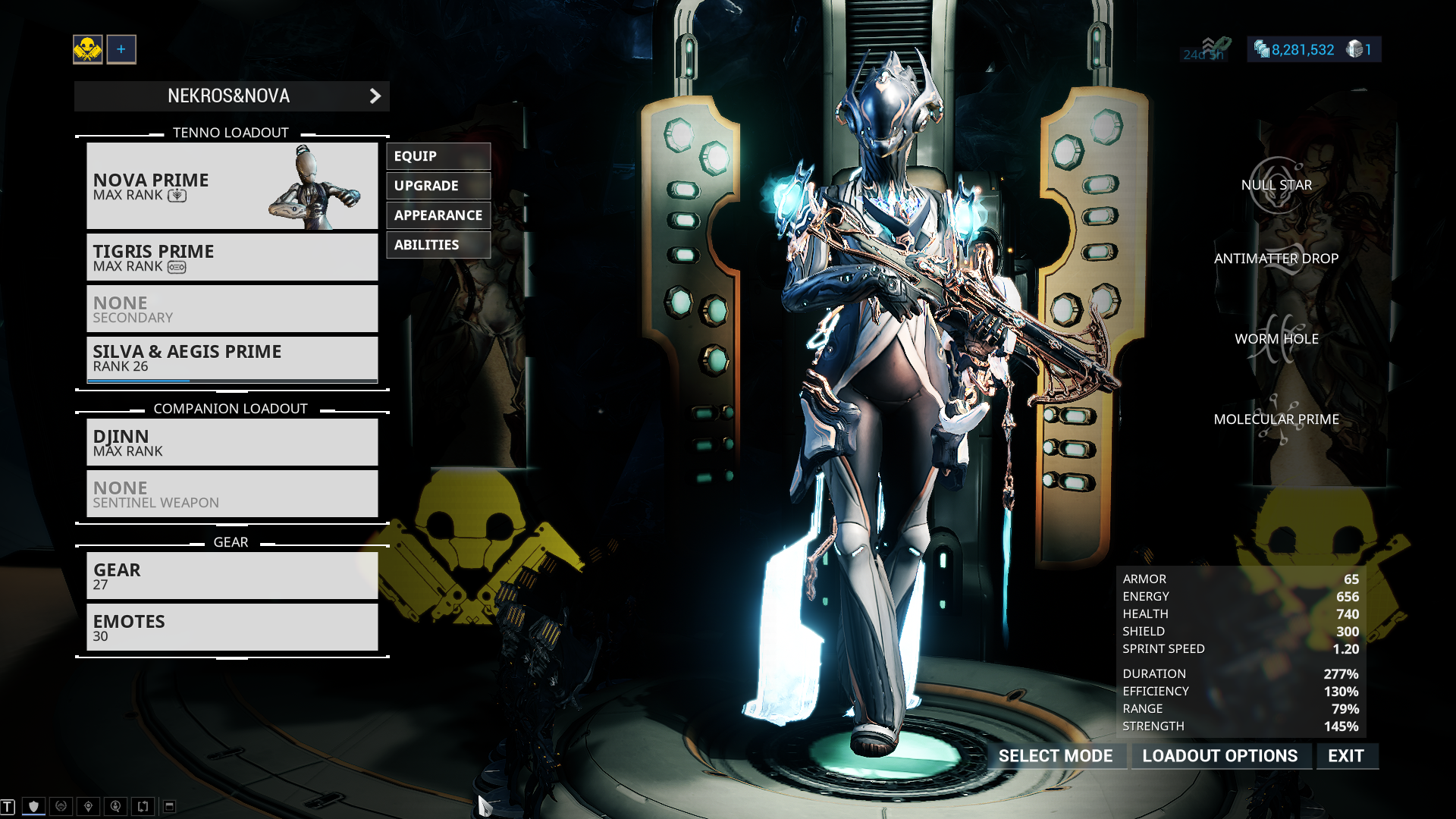This screenshot has height=819, width=1456.
Task: Open the Gear slot with 27 items
Action: pyautogui.click(x=231, y=576)
